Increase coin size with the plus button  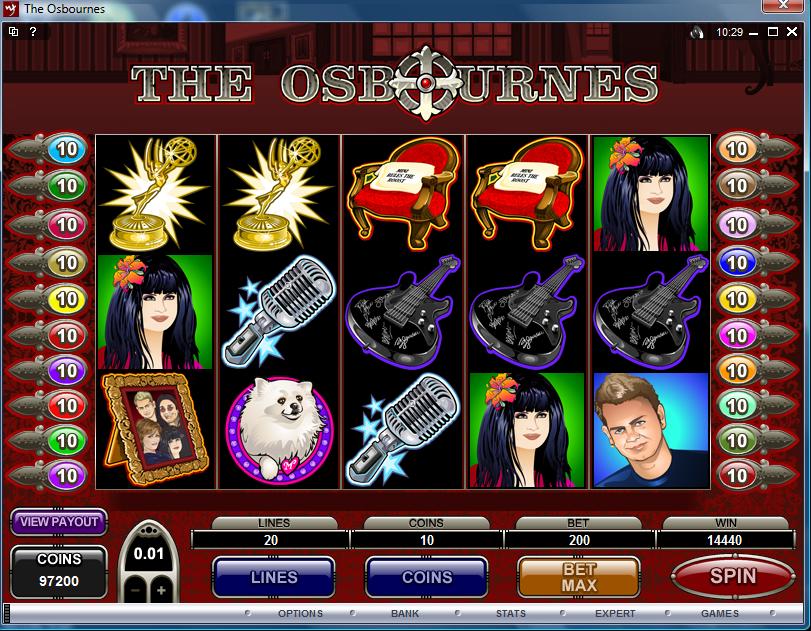point(160,590)
